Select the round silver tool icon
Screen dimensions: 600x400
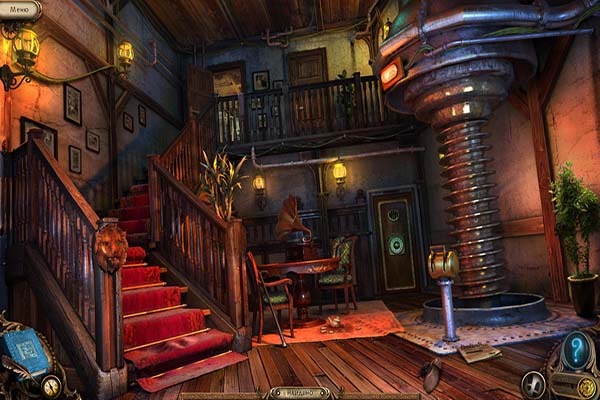[533, 384]
